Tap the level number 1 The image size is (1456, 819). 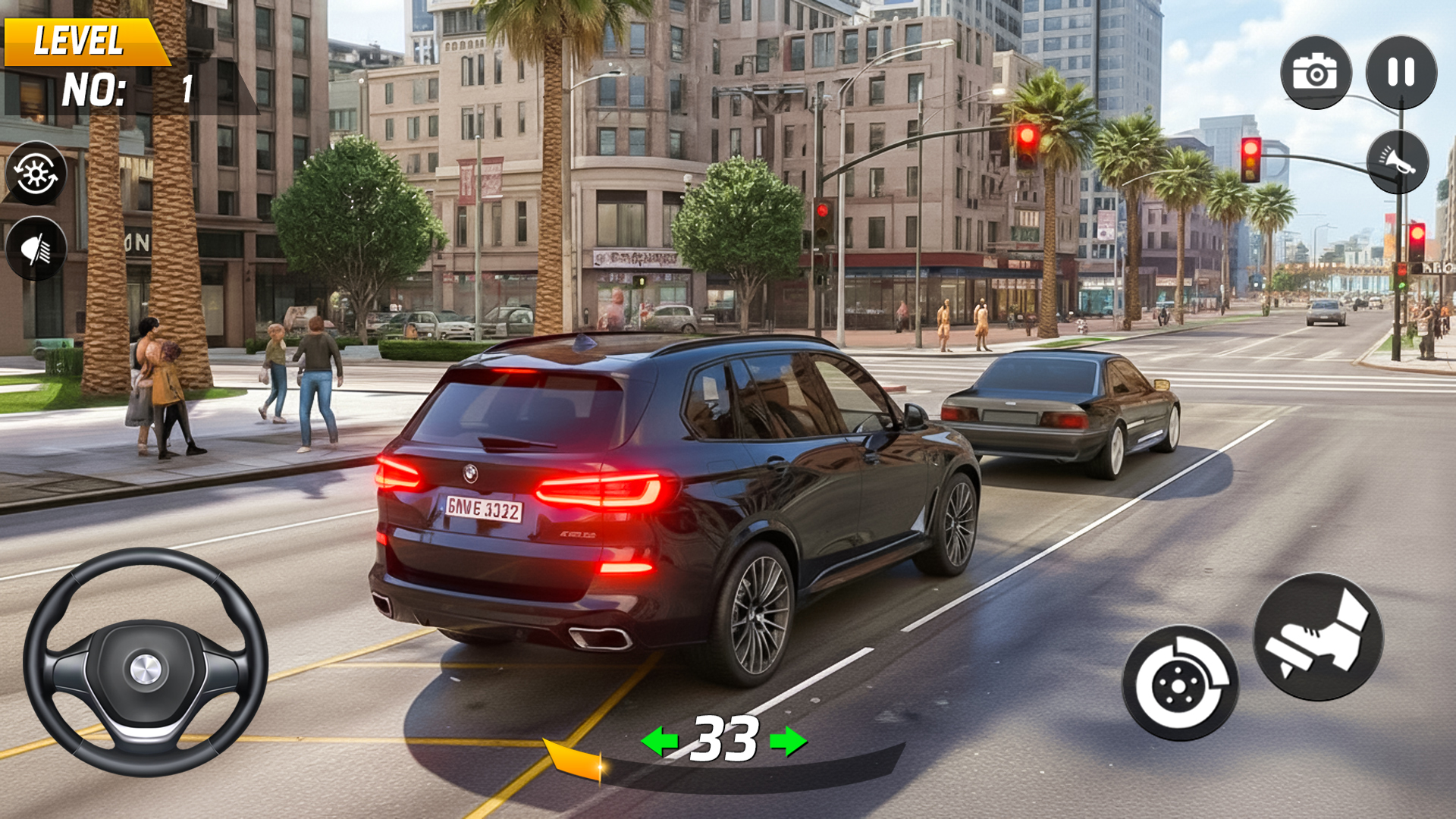[x=187, y=89]
